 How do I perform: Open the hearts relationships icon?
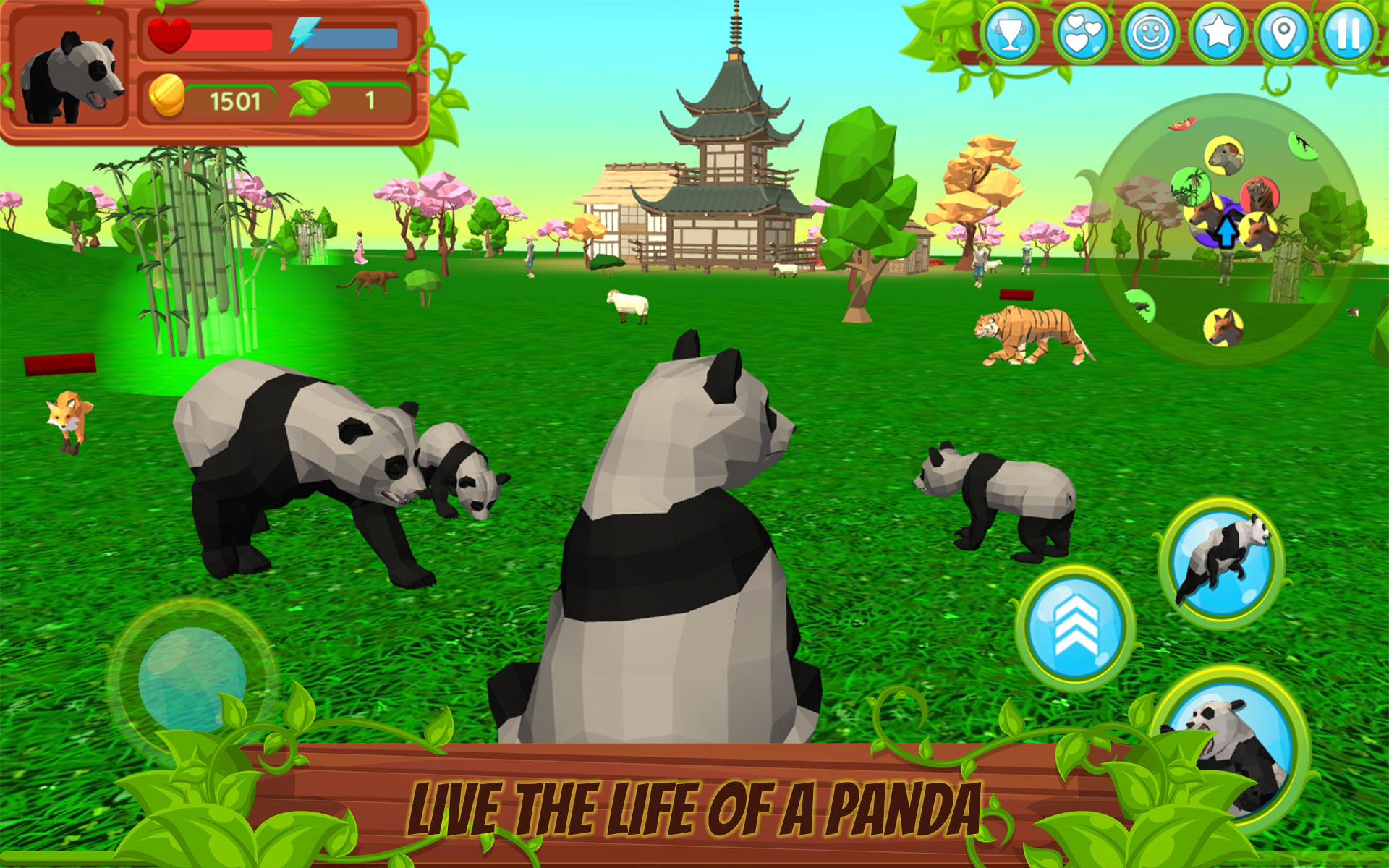click(1082, 33)
